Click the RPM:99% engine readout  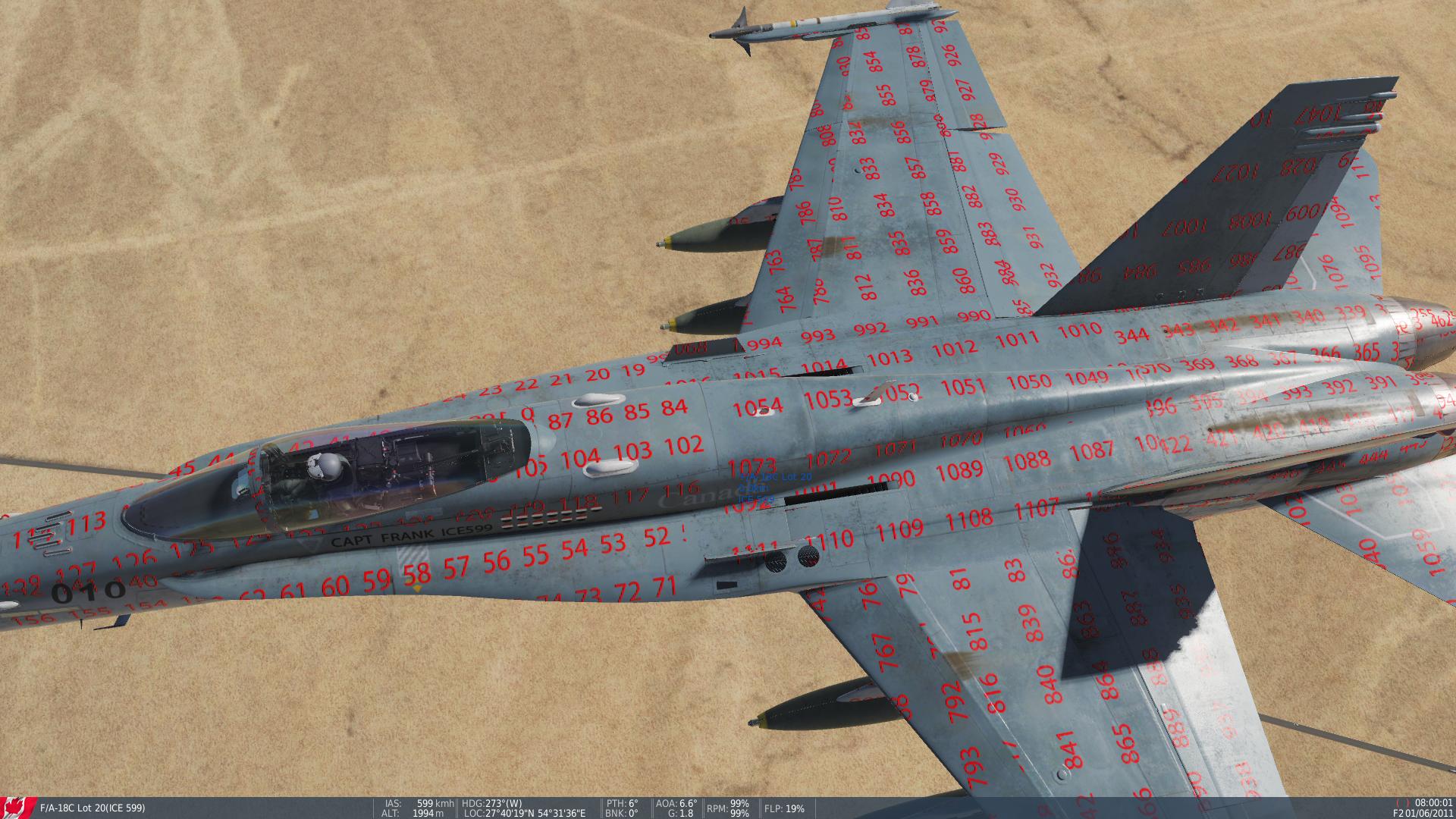point(726,807)
